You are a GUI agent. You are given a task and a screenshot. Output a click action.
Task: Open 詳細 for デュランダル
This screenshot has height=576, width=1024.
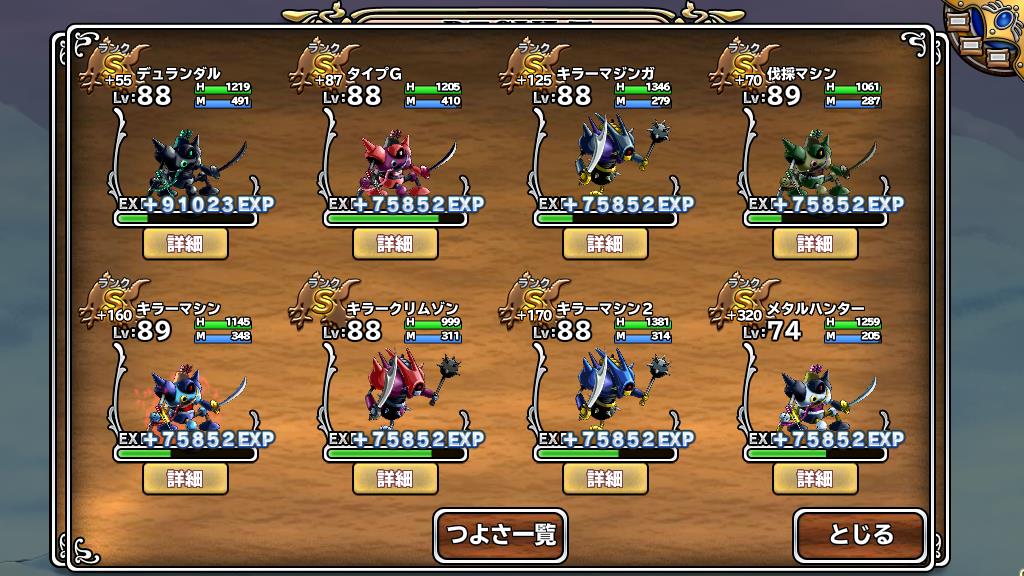(185, 243)
